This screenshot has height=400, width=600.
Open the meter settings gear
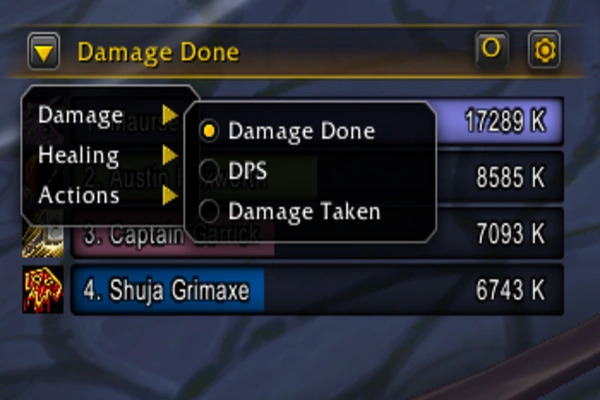(x=544, y=50)
